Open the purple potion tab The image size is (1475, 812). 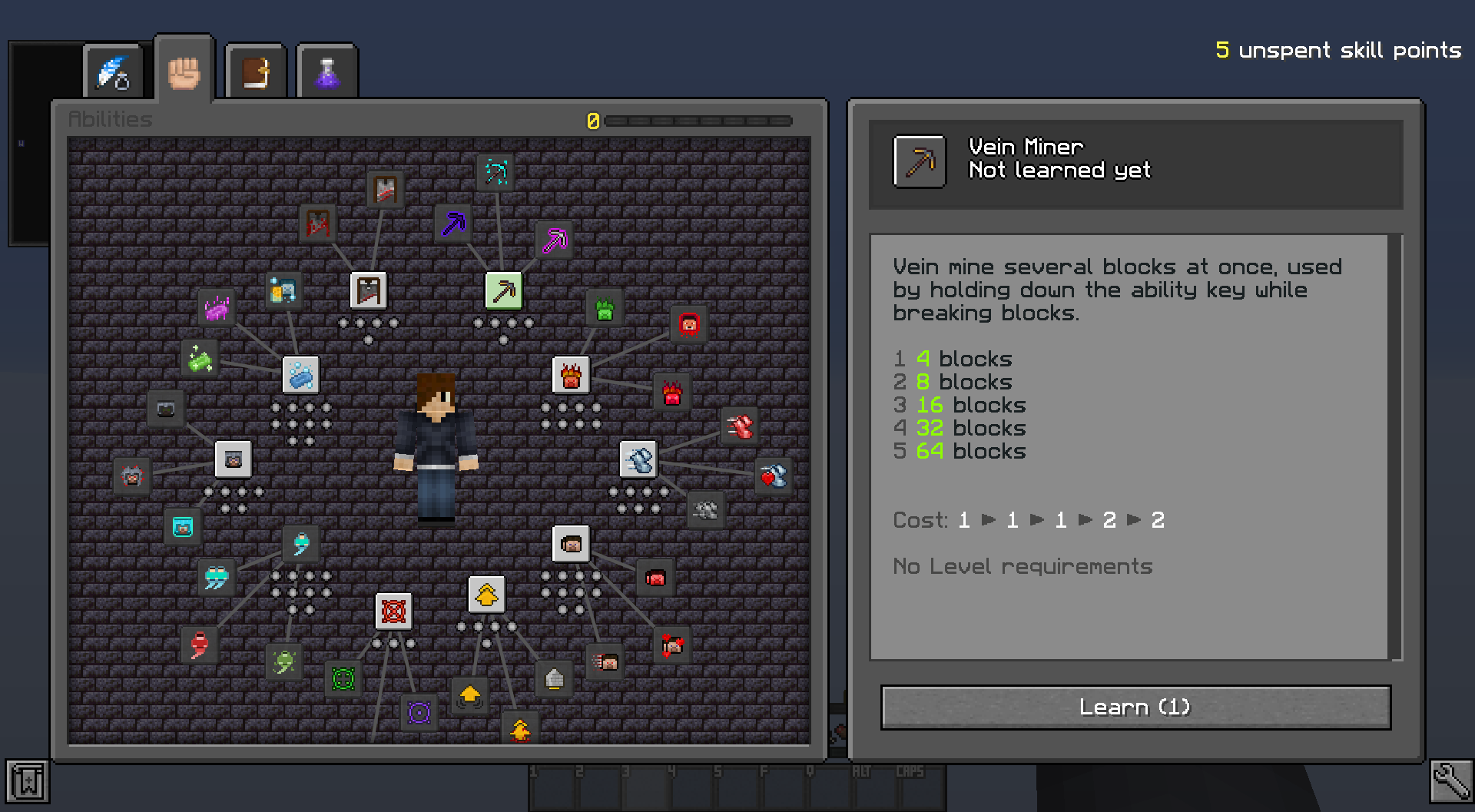pyautogui.click(x=327, y=72)
